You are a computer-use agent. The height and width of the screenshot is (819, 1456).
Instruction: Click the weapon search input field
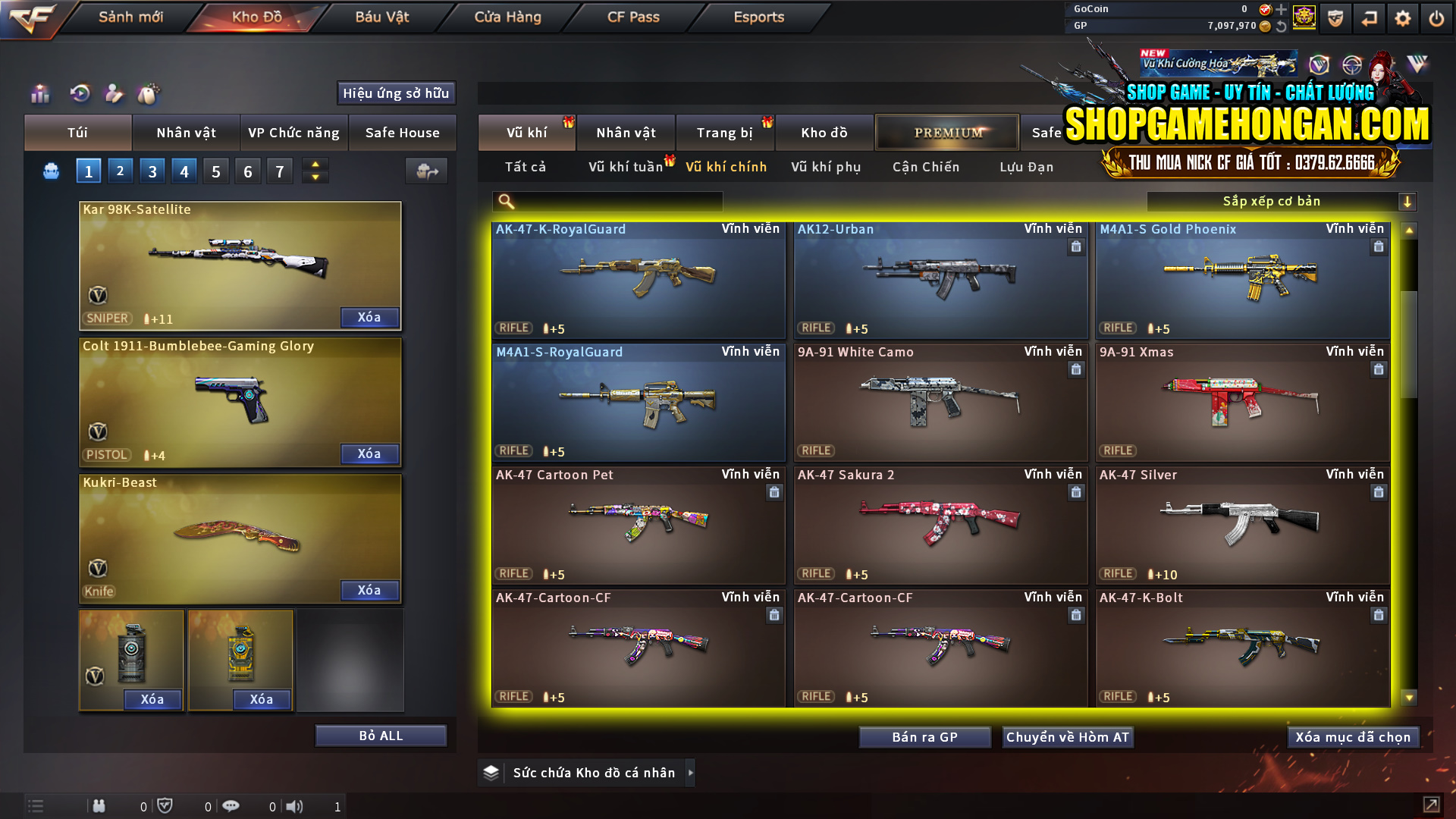(x=607, y=201)
